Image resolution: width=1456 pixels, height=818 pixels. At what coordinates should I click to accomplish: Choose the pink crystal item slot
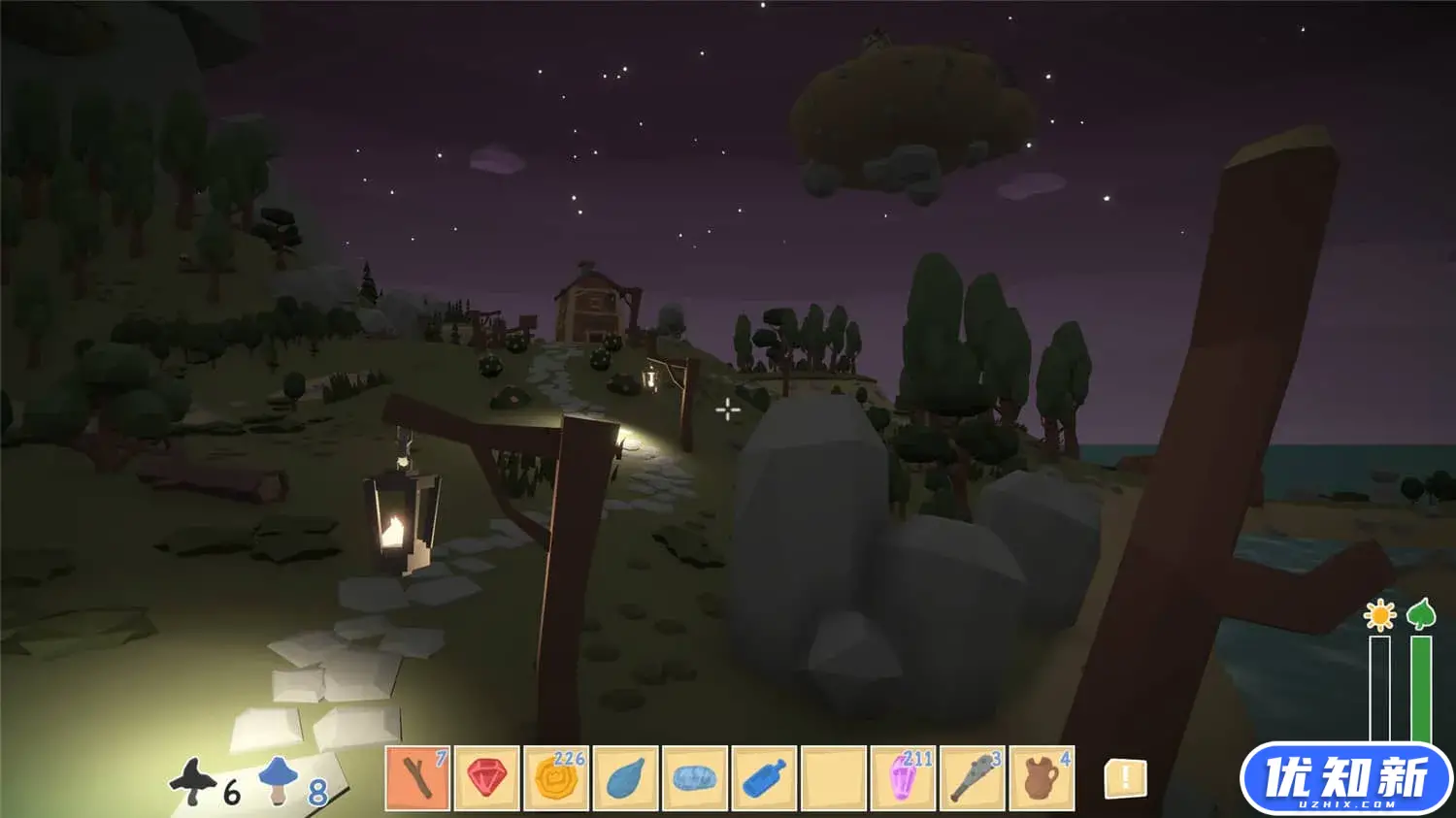pyautogui.click(x=904, y=777)
